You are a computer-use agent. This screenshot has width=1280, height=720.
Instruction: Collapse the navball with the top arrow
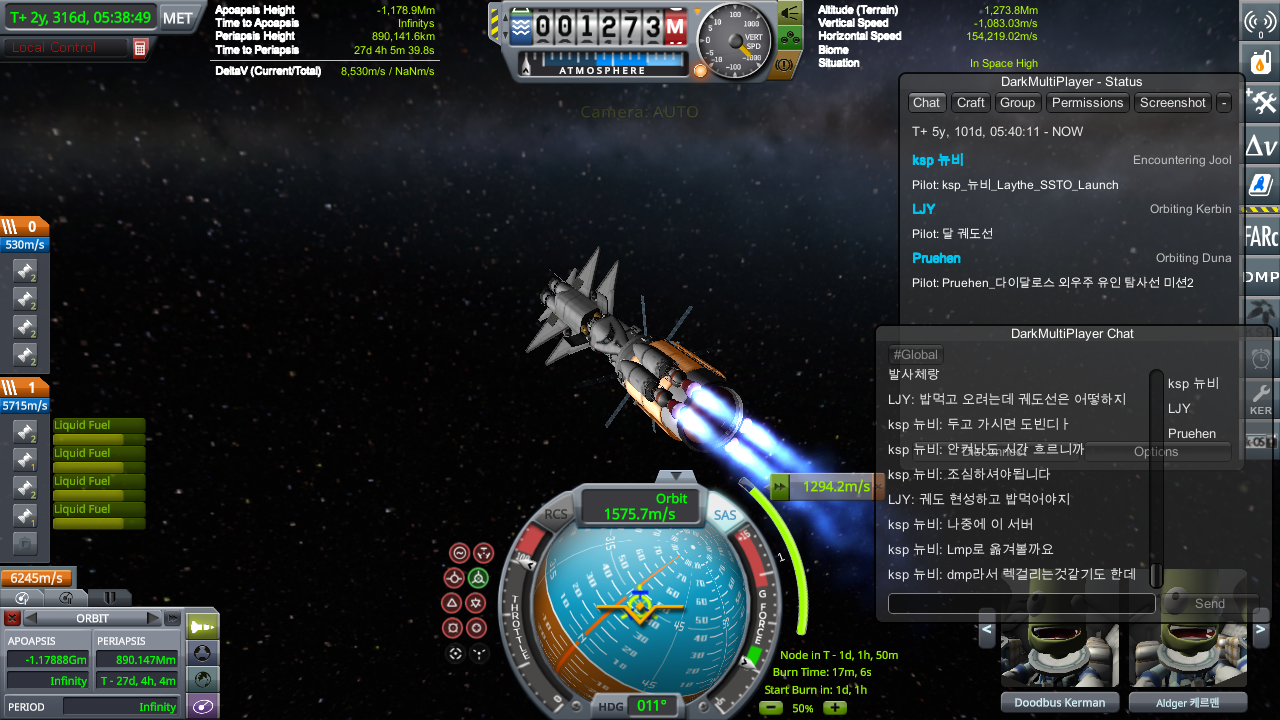tap(676, 476)
